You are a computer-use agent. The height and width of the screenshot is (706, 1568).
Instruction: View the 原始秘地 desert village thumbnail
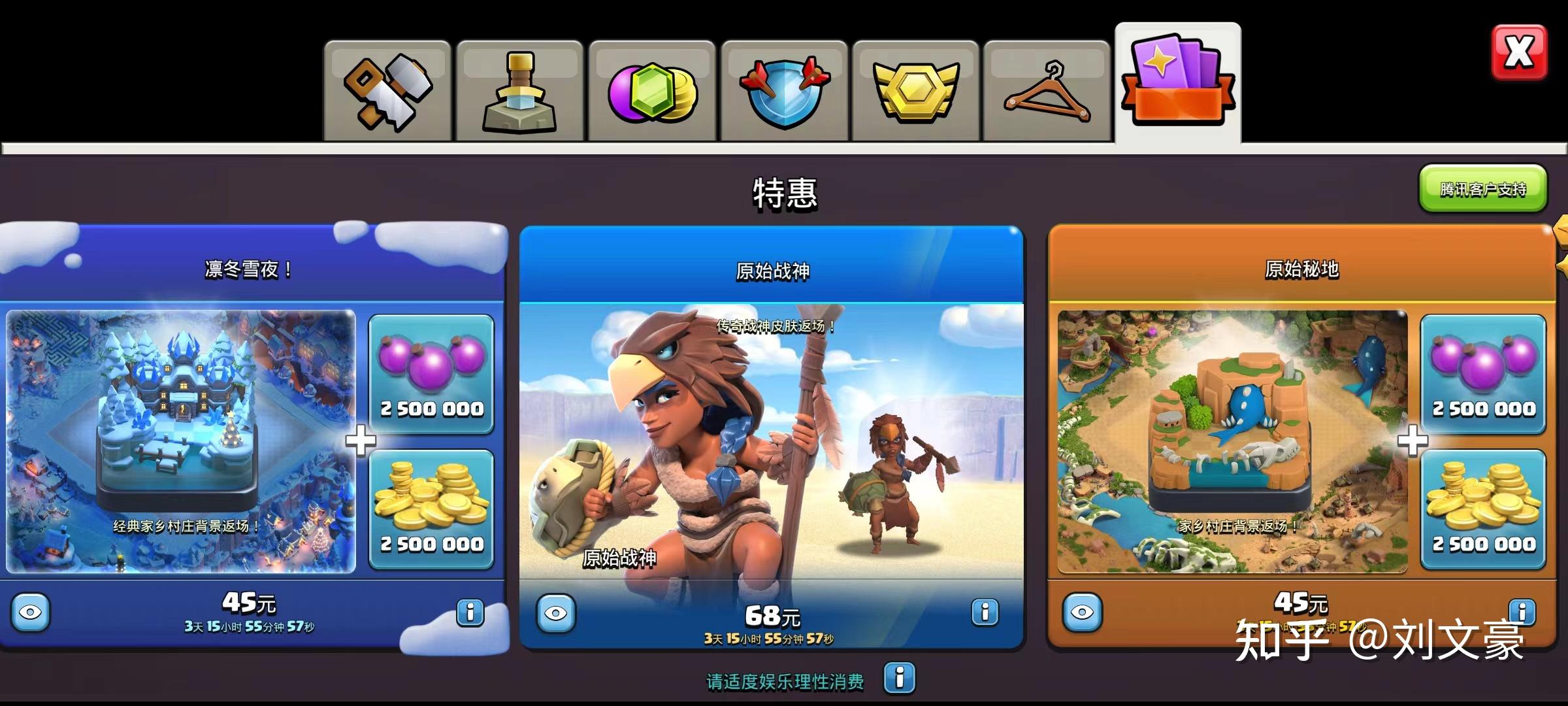[x=1232, y=441]
